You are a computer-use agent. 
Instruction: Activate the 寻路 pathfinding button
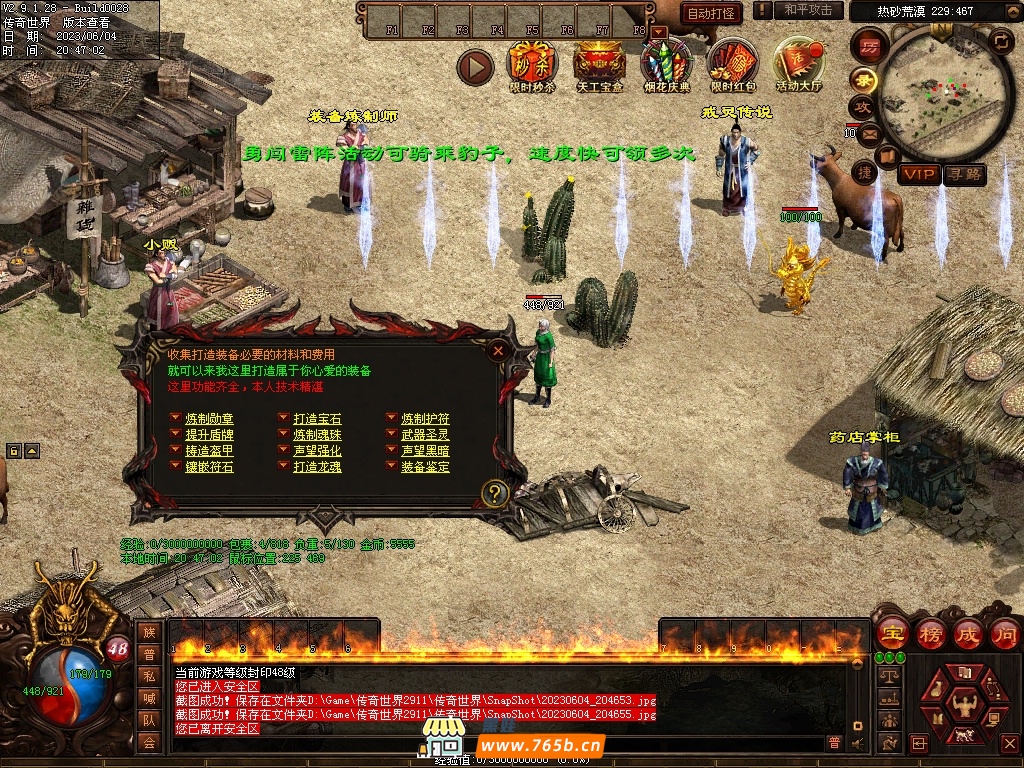[x=964, y=175]
